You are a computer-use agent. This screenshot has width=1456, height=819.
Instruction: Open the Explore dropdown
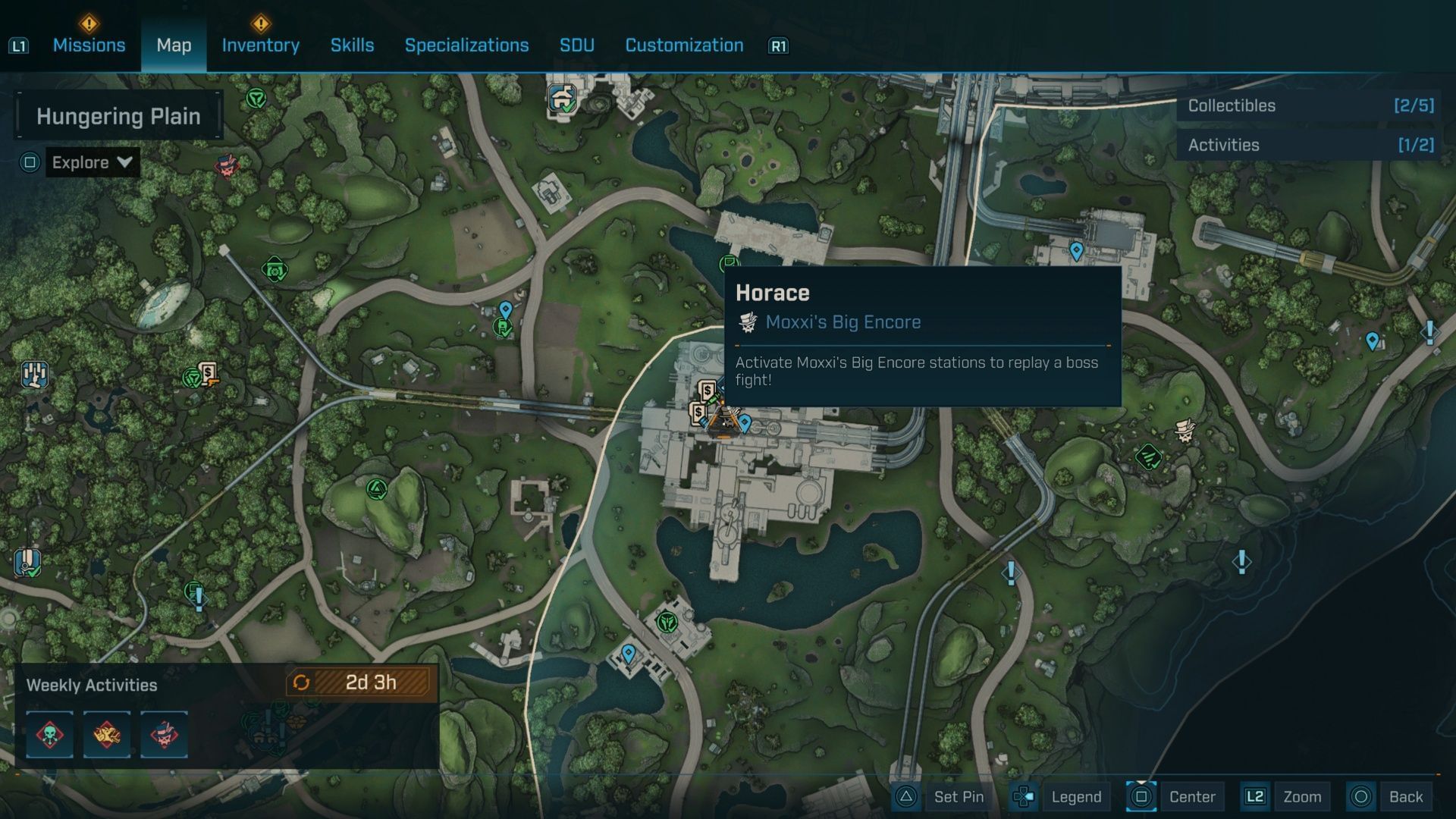click(x=92, y=162)
